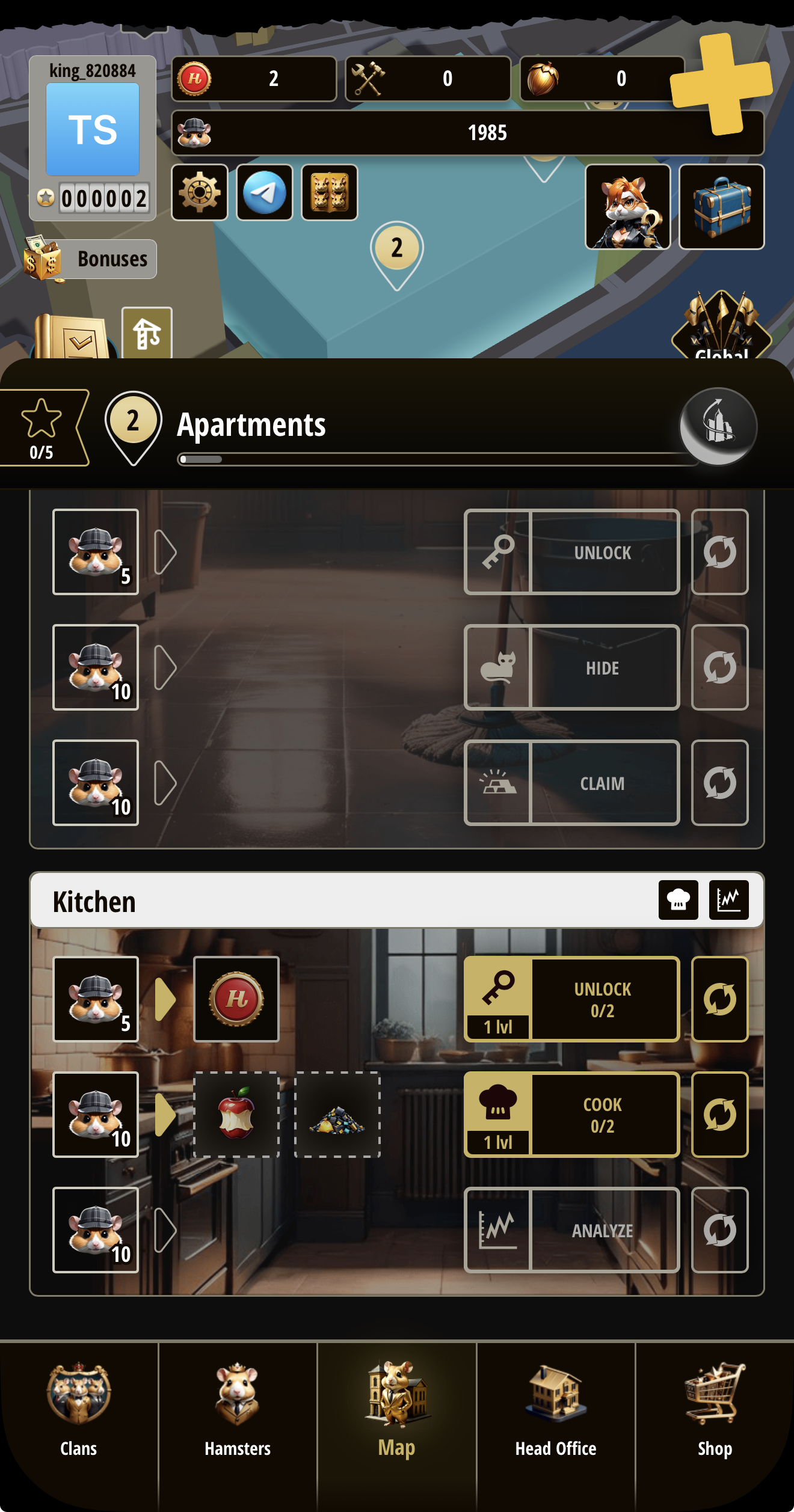Open the settings gear icon
The image size is (794, 1512).
tap(200, 192)
